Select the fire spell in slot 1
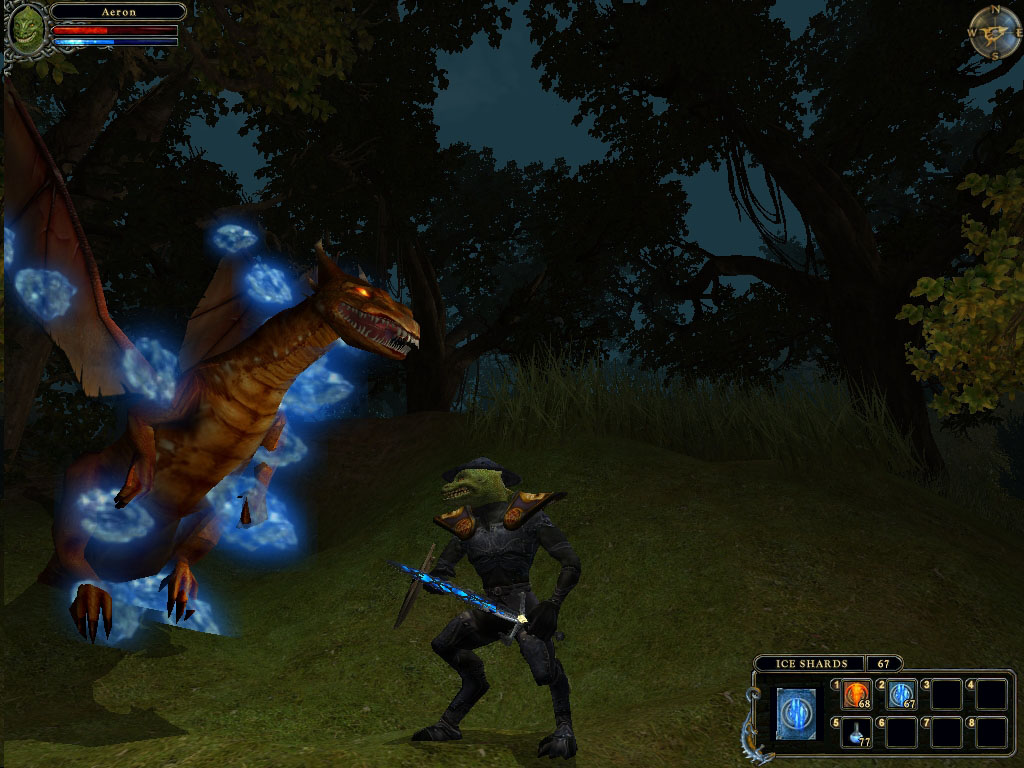Image resolution: width=1024 pixels, height=768 pixels. [857, 693]
